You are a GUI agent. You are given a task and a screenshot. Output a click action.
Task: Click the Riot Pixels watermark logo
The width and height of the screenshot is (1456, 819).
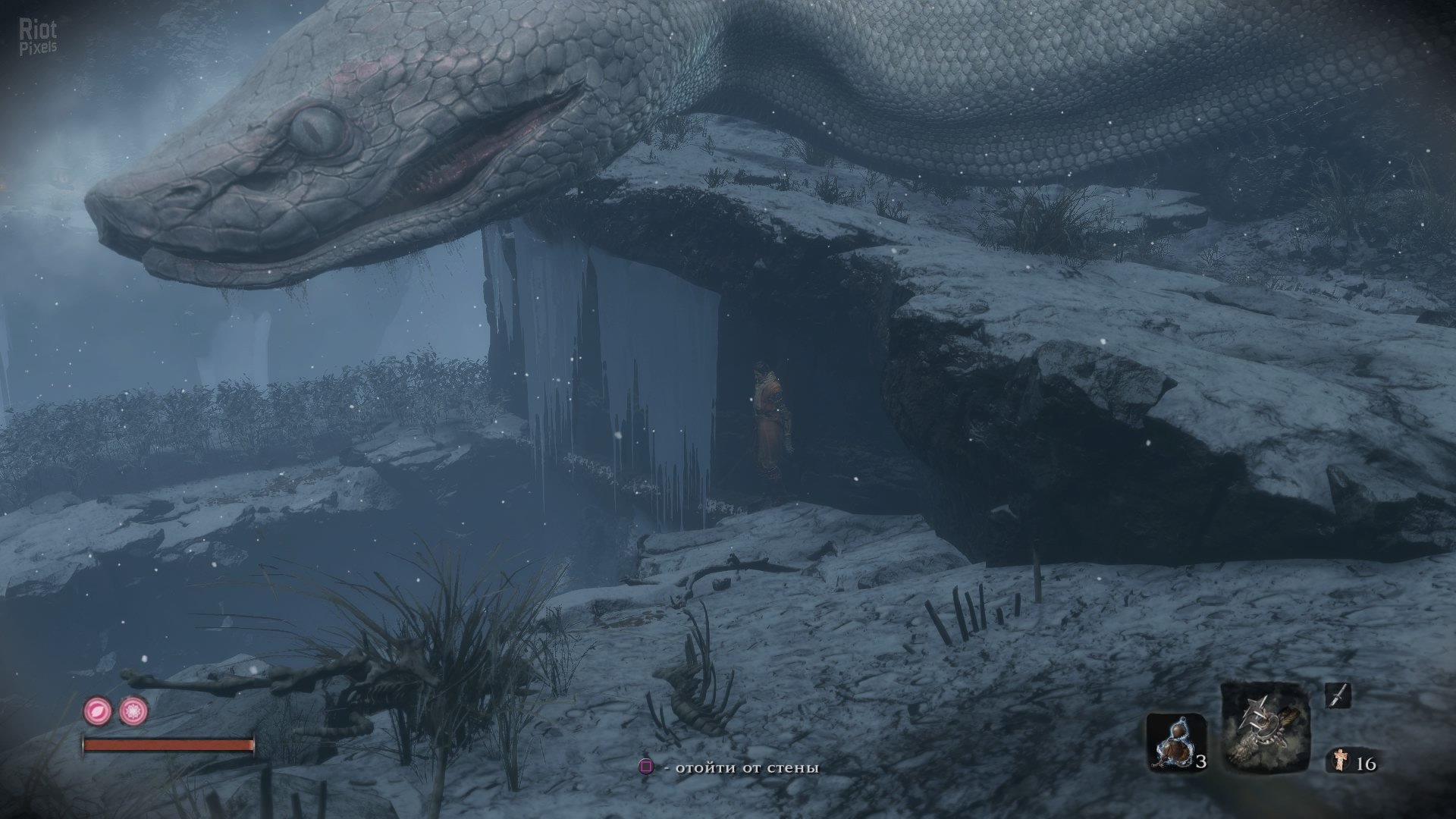(x=38, y=38)
